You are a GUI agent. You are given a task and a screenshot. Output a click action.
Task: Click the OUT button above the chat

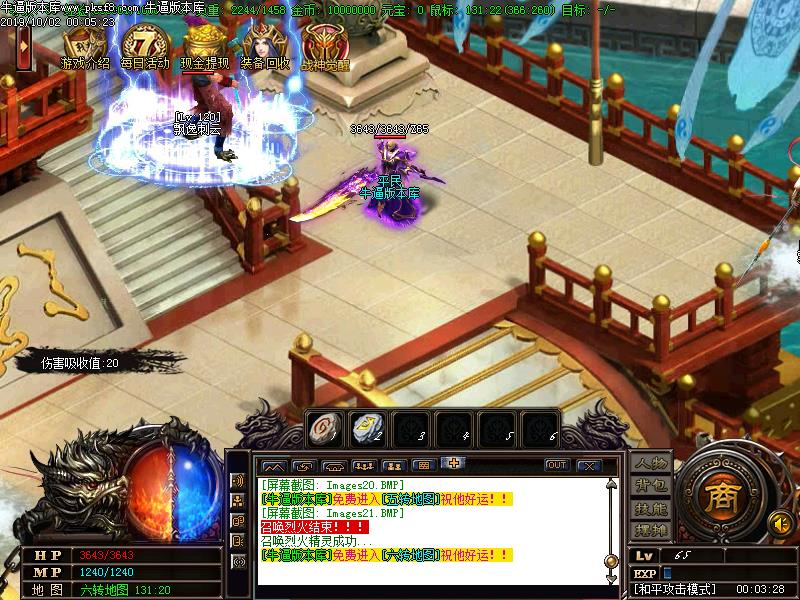(557, 465)
